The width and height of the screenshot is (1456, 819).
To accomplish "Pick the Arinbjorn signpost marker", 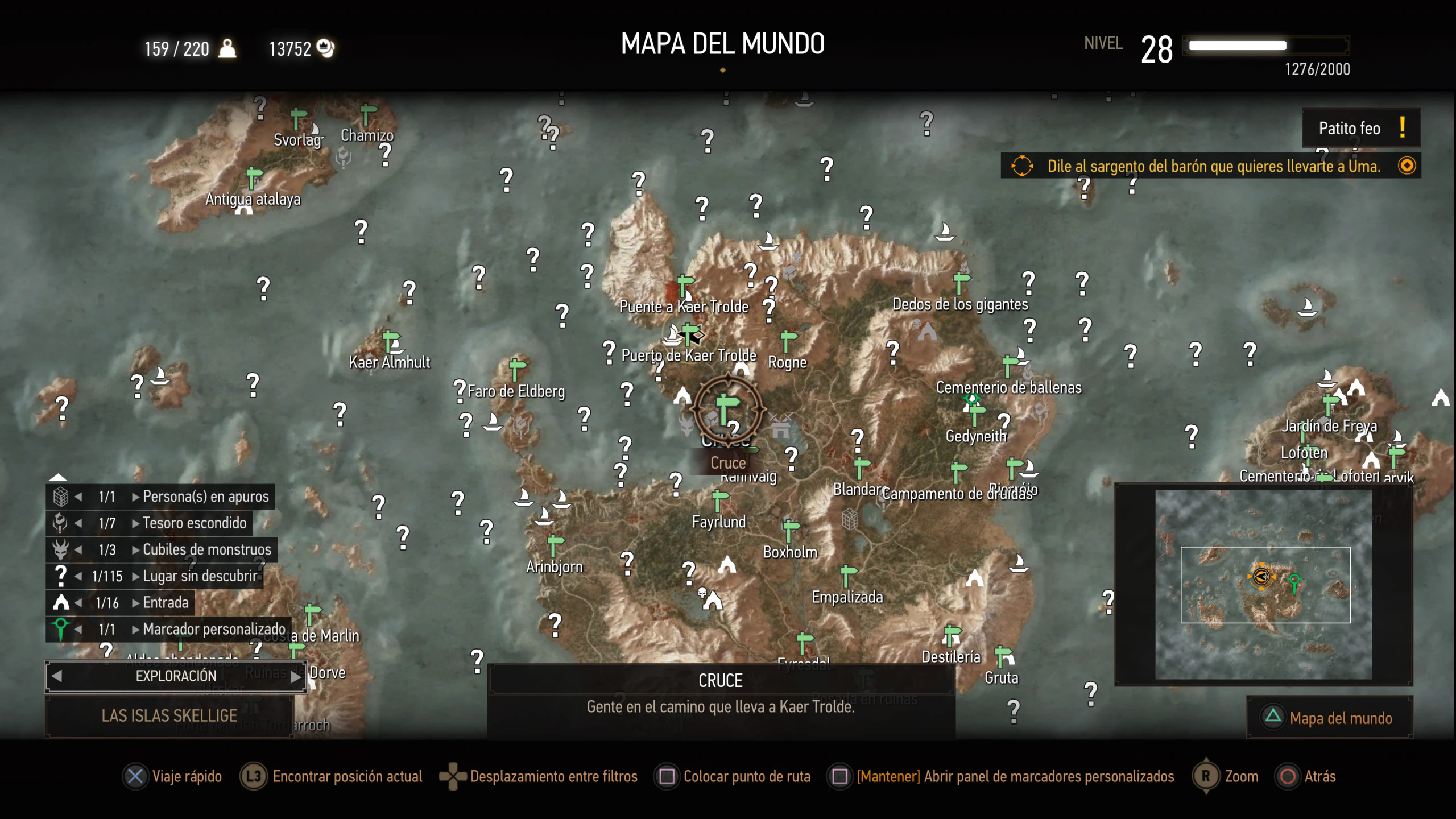I will [x=555, y=545].
